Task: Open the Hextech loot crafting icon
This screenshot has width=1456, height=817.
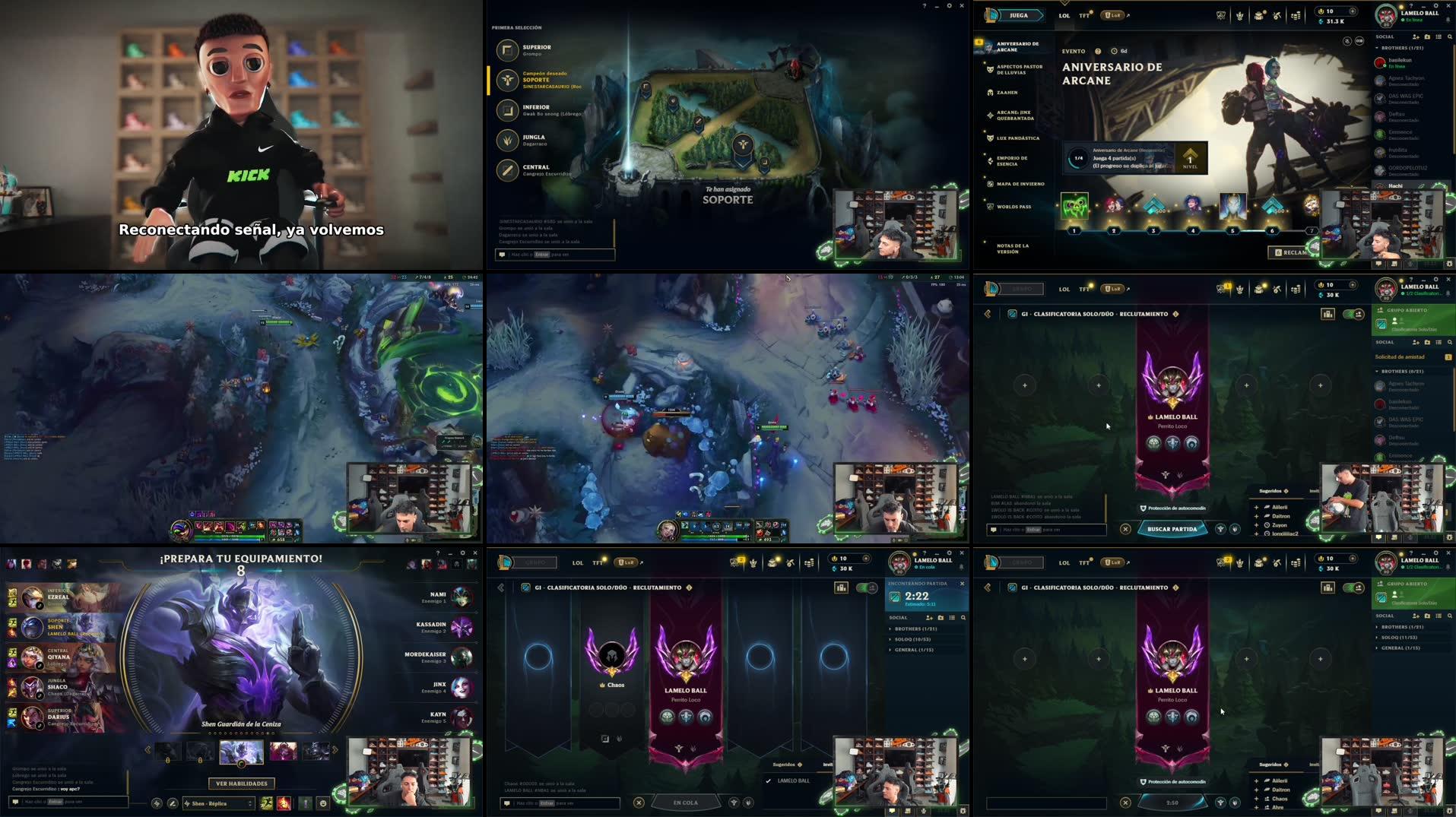Action: pyautogui.click(x=1278, y=14)
